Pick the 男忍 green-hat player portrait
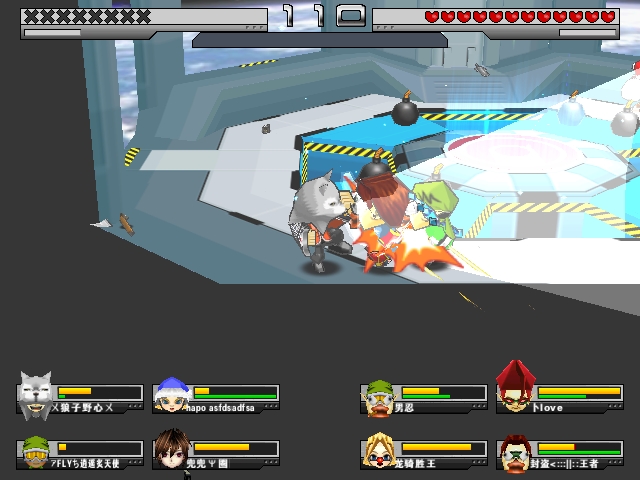 (377, 397)
